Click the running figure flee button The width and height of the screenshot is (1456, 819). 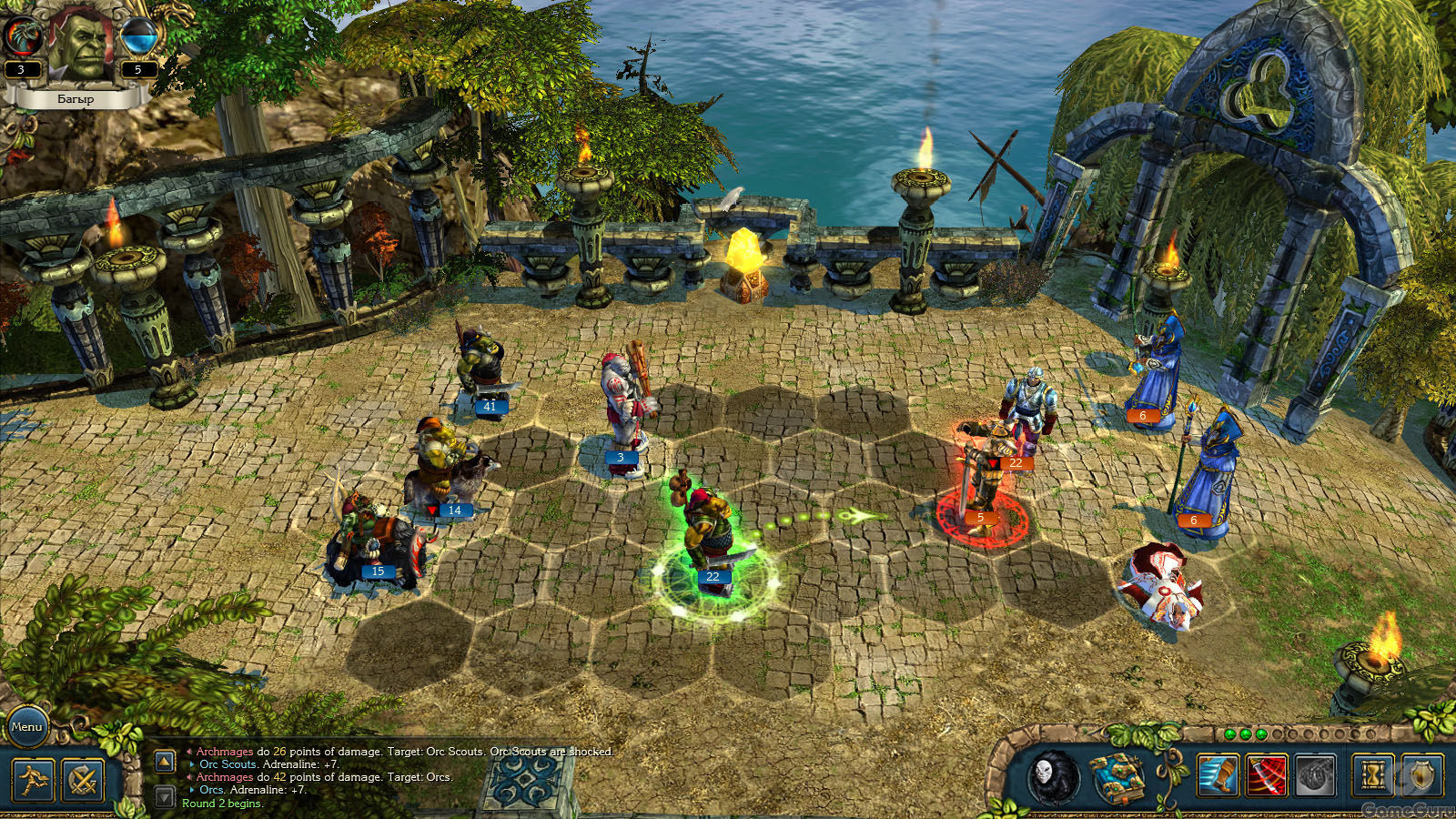33,780
